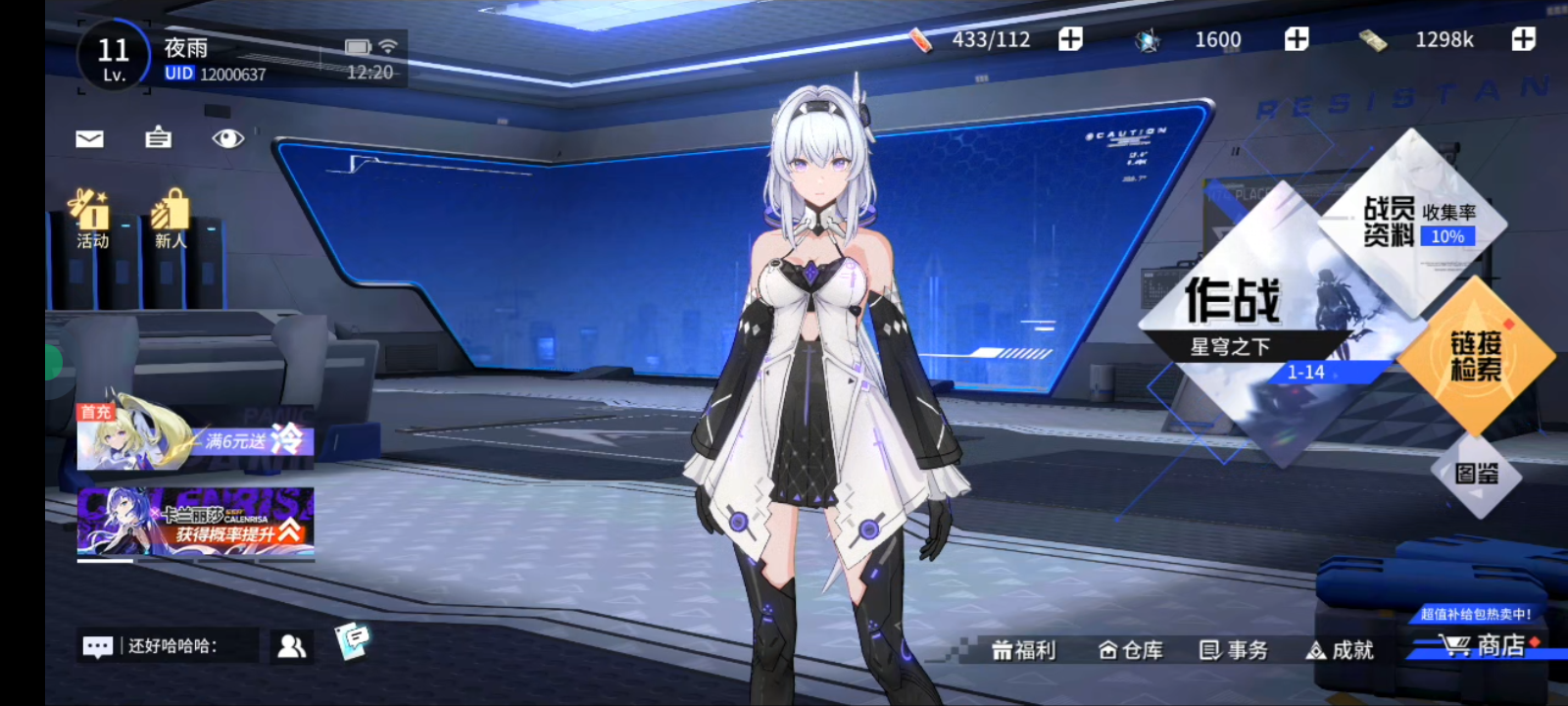
Task: Open the 首充 first-recharge banner
Action: 195,436
